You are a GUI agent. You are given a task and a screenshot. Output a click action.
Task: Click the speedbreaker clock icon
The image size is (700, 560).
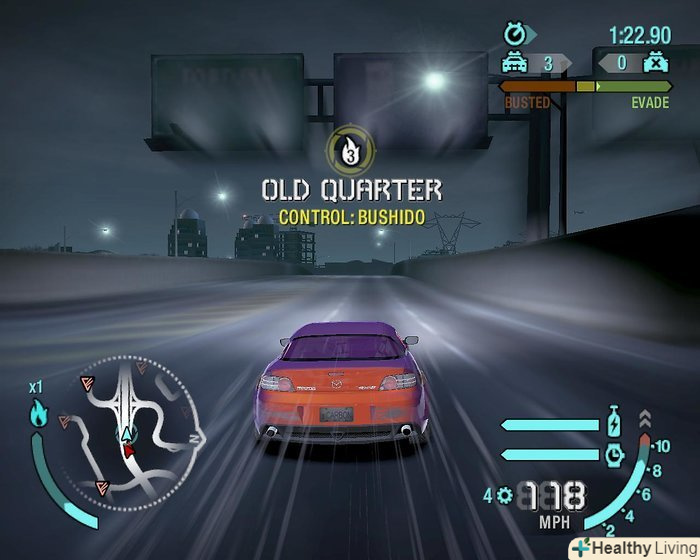coord(615,454)
